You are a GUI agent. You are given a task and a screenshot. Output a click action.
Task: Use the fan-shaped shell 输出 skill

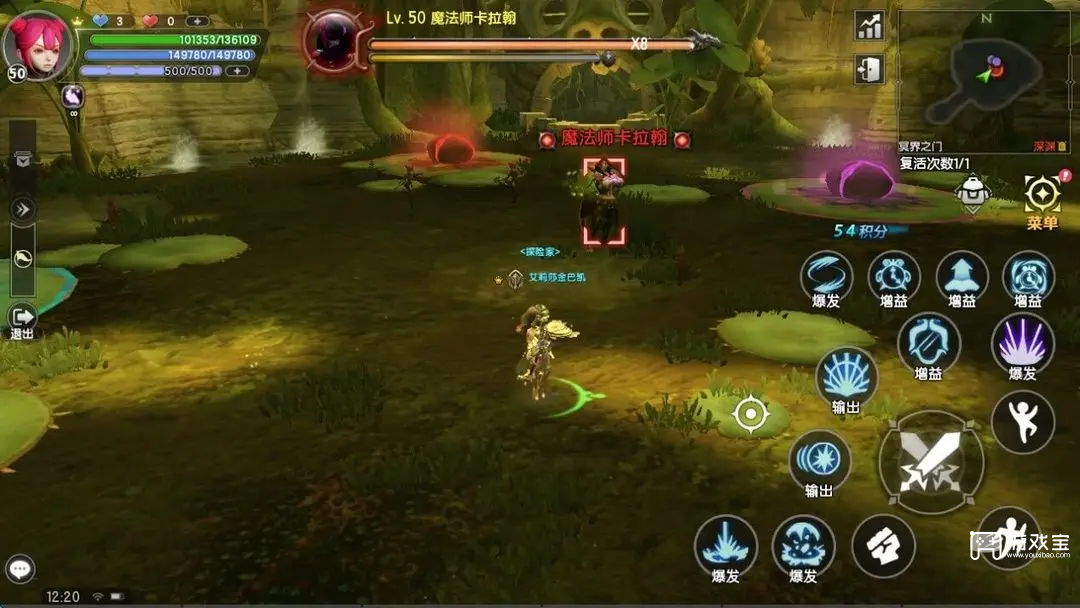pos(846,375)
